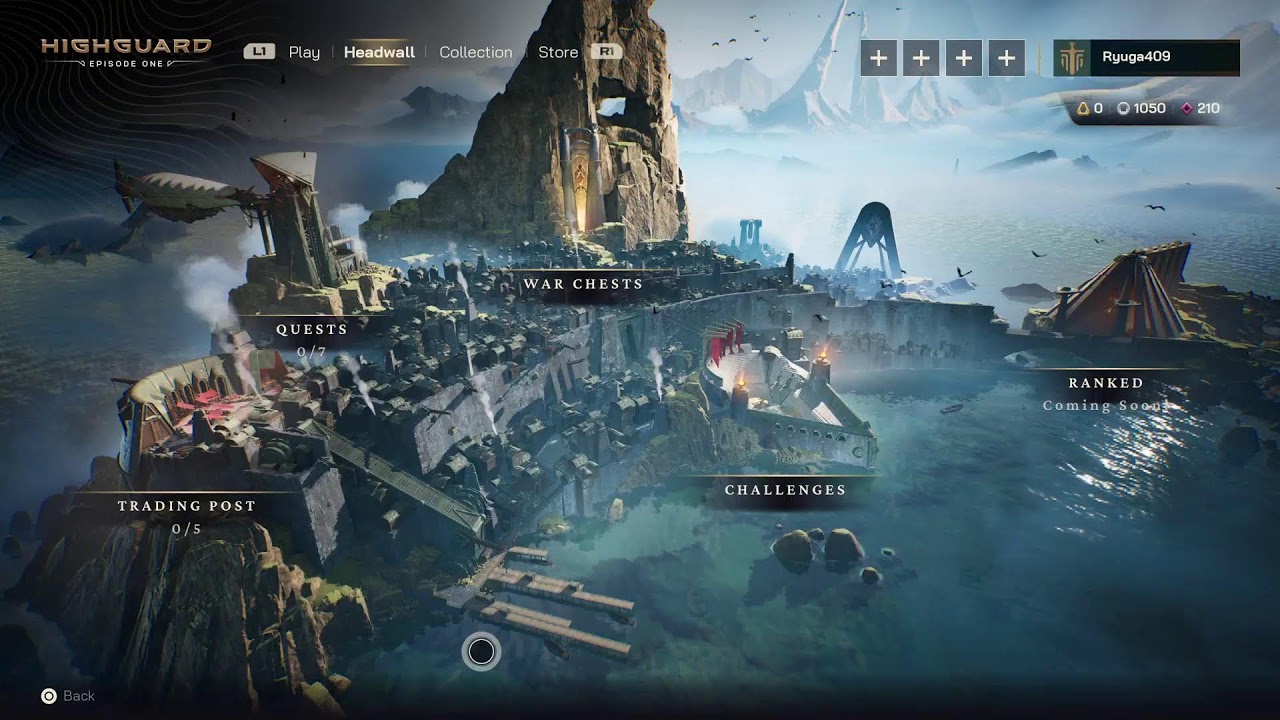This screenshot has width=1280, height=720.
Task: Switch to the Play tab
Action: point(304,52)
